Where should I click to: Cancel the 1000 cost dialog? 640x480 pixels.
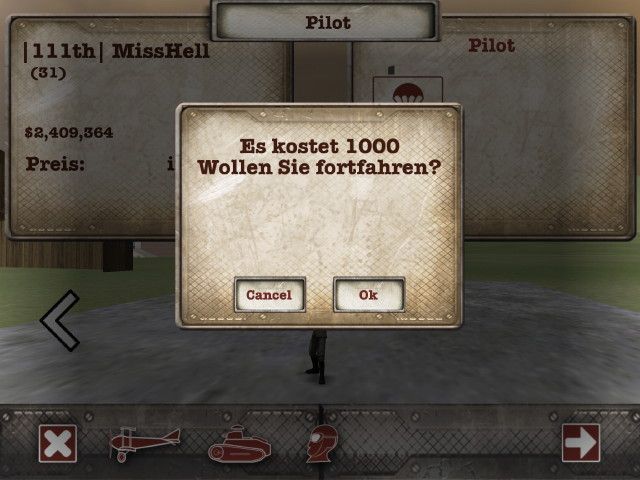click(269, 294)
